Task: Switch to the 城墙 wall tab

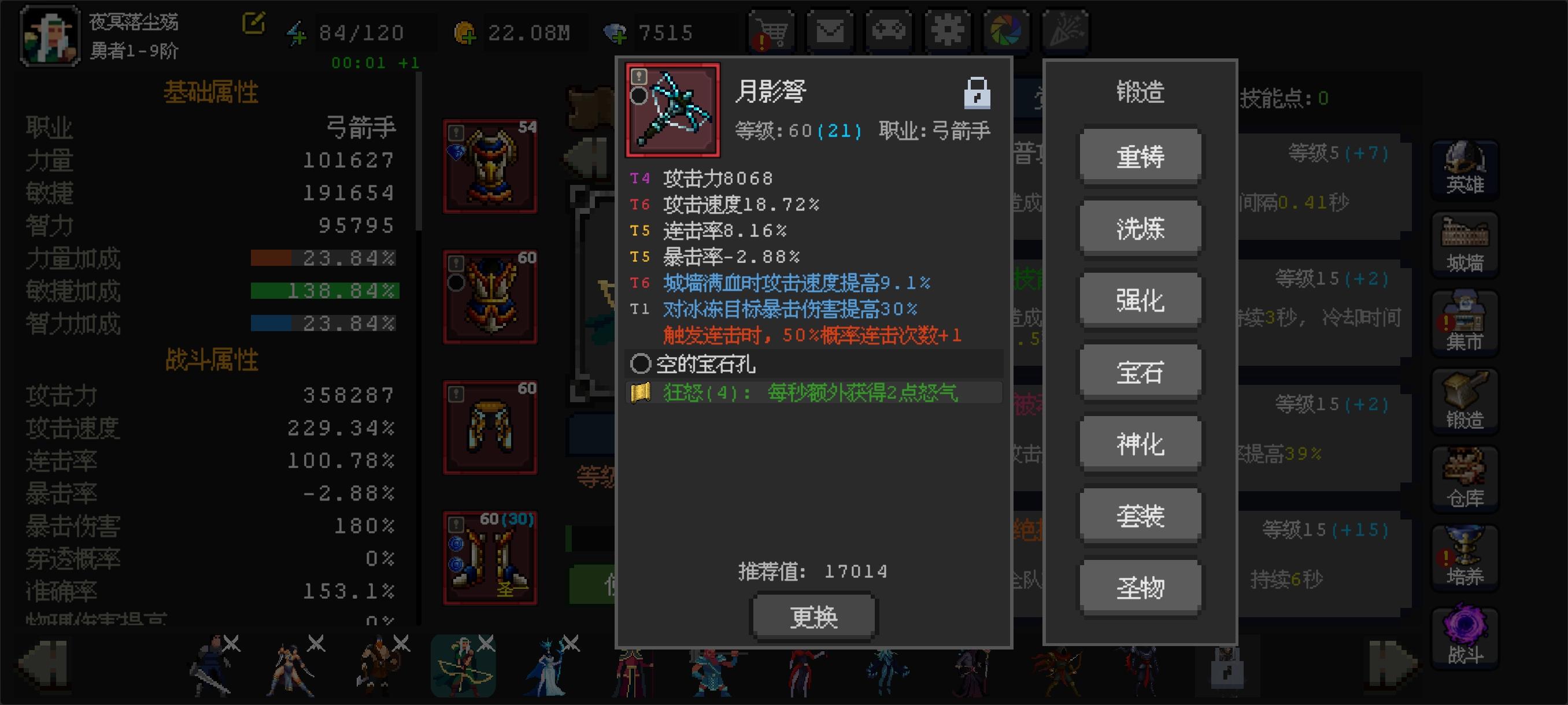Action: coord(1464,243)
